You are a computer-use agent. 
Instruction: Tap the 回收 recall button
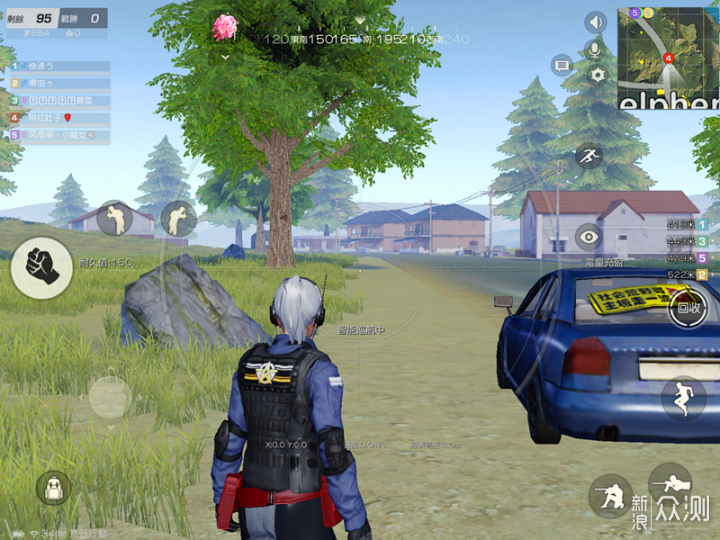(689, 309)
